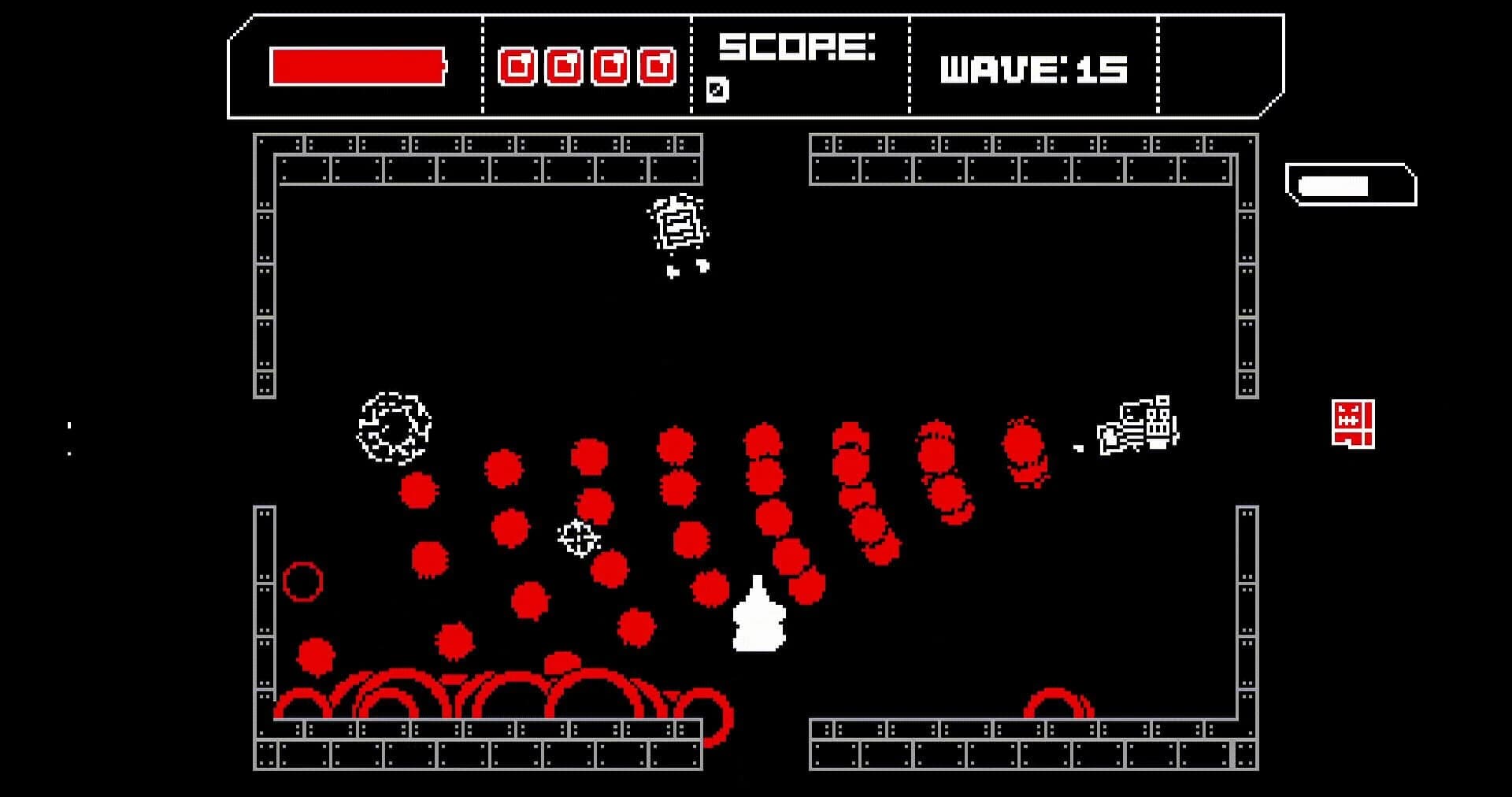Select the rightmost red bomb icon
This screenshot has width=1512, height=797.
[655, 67]
